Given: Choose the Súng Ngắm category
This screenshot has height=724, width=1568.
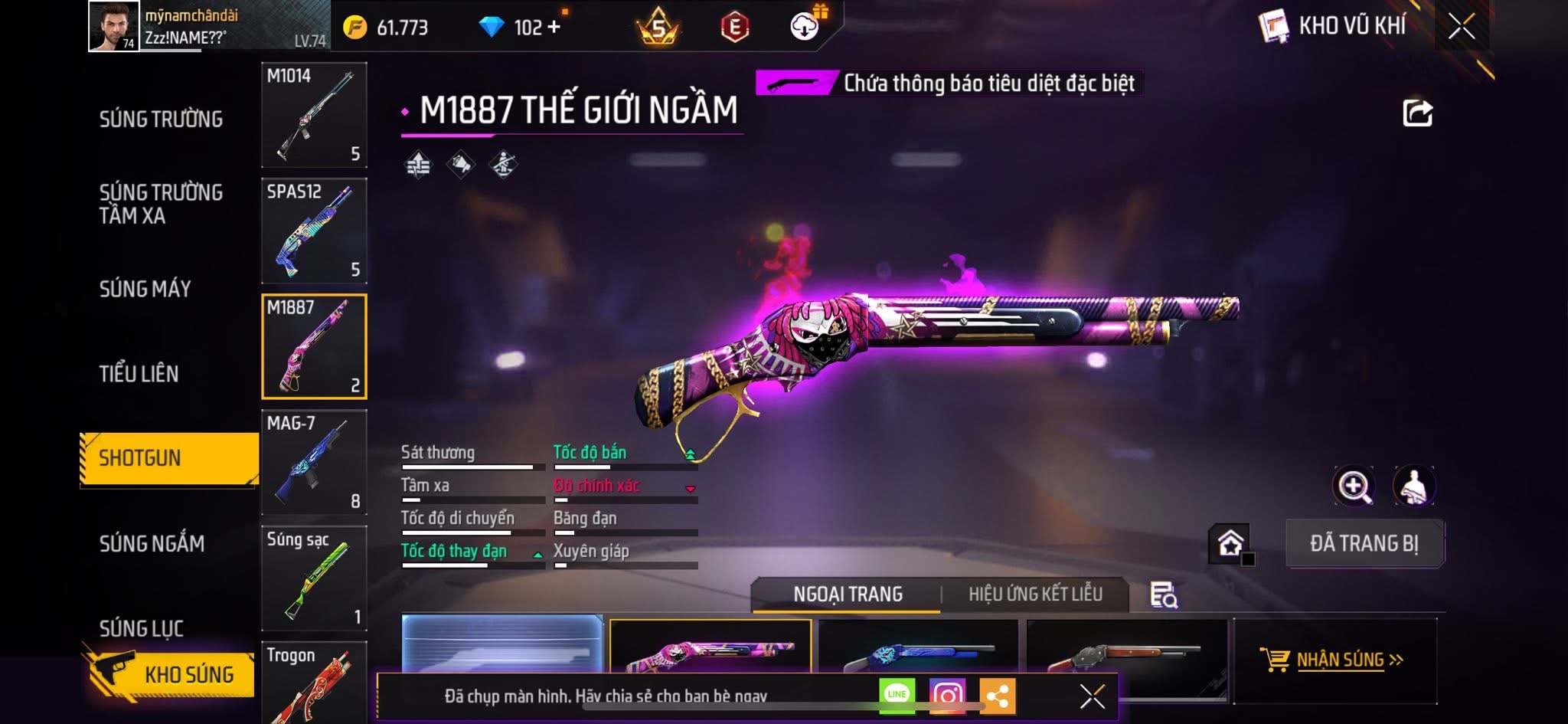Looking at the screenshot, I should 152,544.
